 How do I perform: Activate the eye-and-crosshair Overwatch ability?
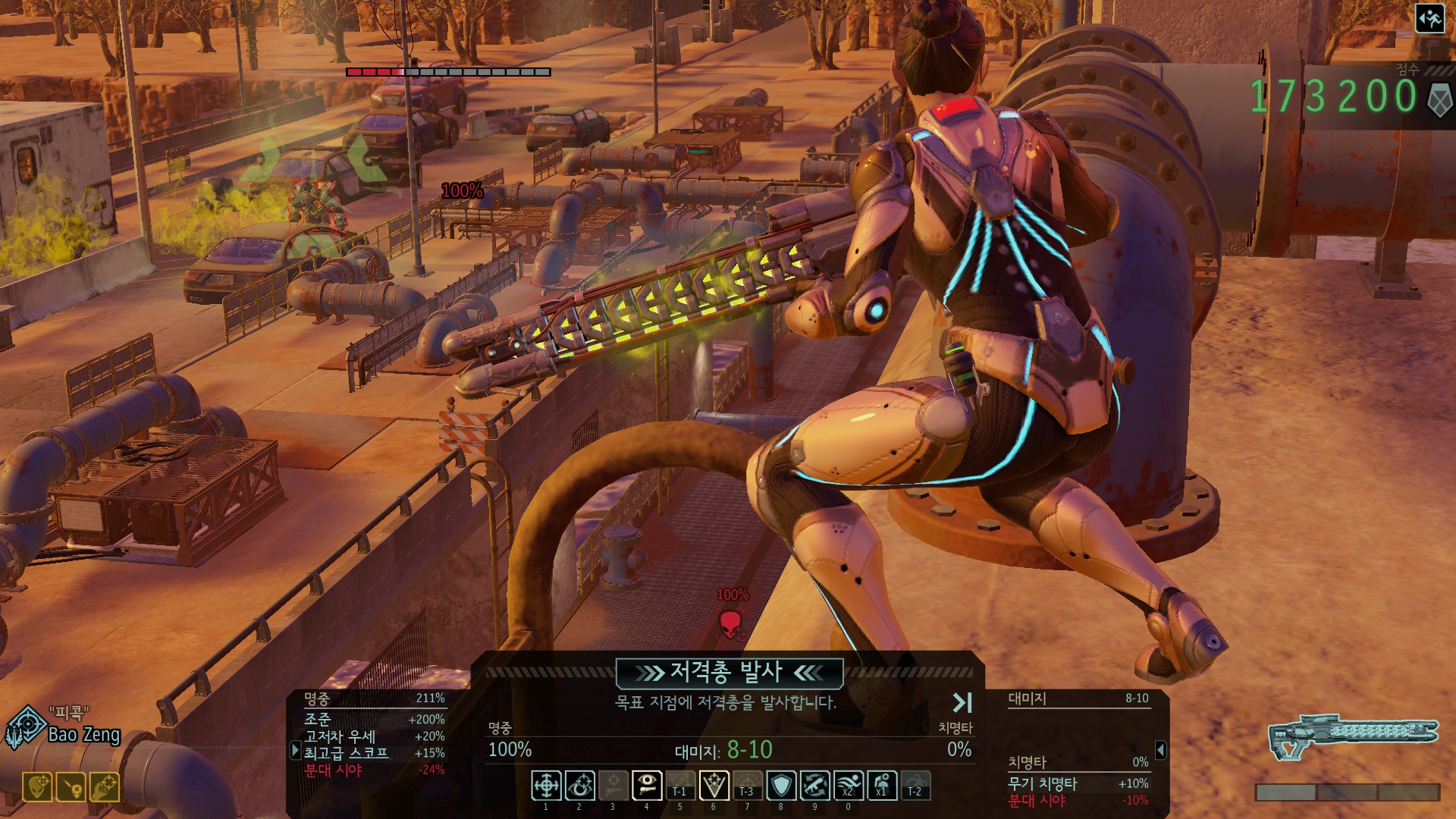click(x=580, y=786)
